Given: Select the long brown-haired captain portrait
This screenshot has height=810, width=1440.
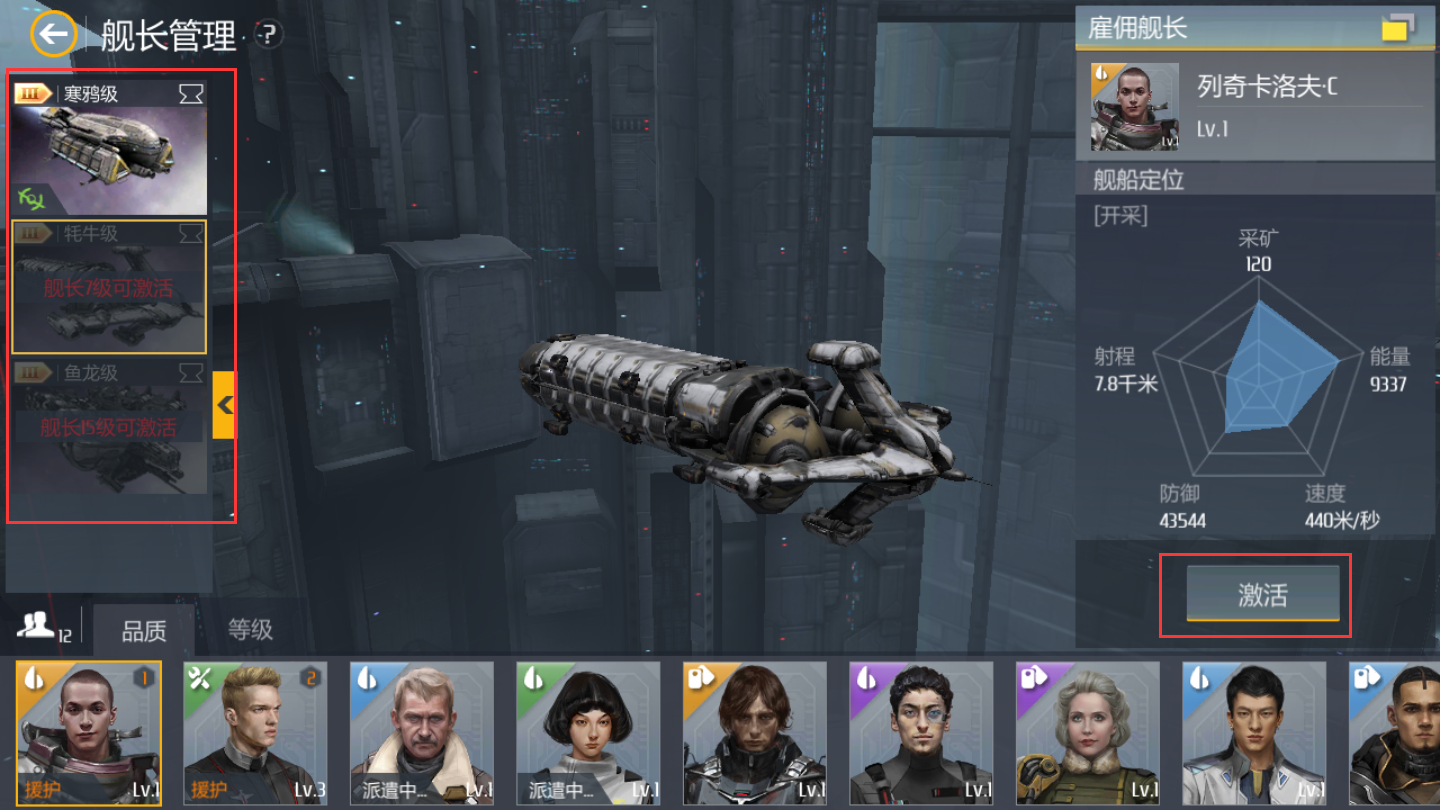Looking at the screenshot, I should point(755,733).
